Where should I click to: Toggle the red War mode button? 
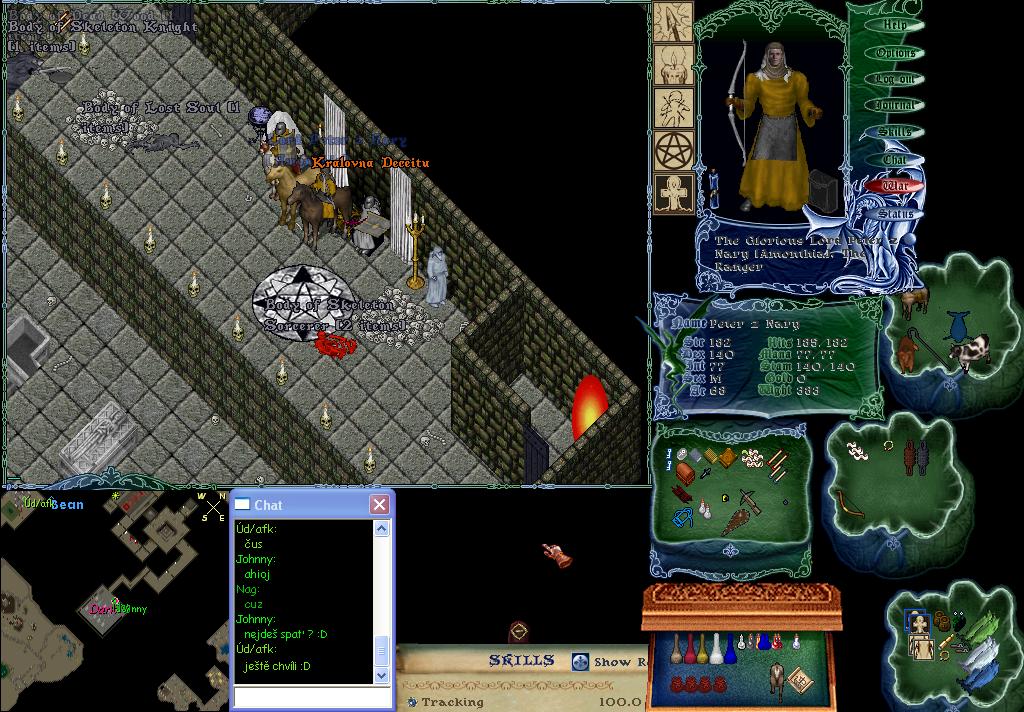[895, 186]
